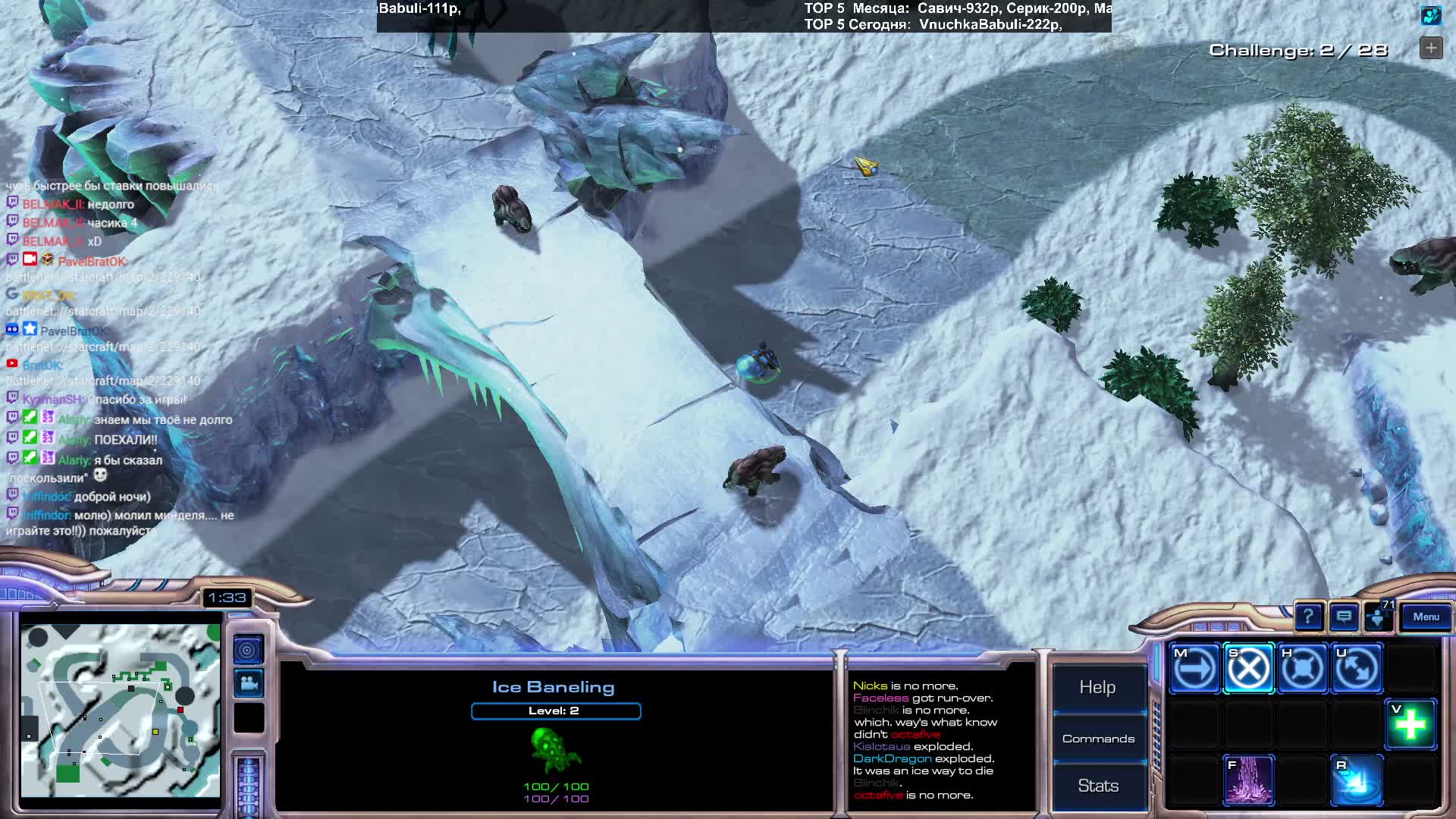This screenshot has width=1456, height=819.
Task: Trigger the blue arrow R ability
Action: [x=1357, y=780]
